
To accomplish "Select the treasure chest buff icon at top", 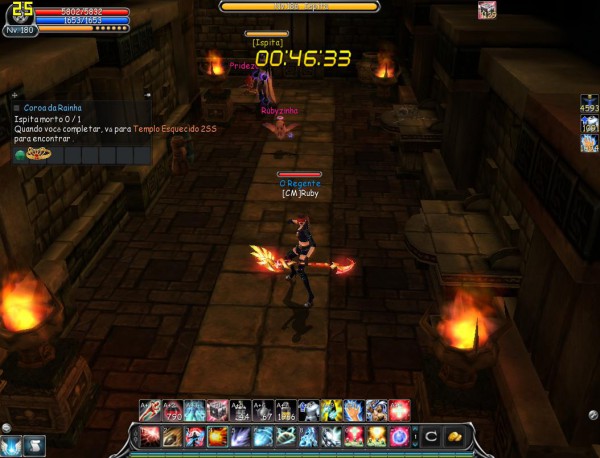I will (x=487, y=11).
